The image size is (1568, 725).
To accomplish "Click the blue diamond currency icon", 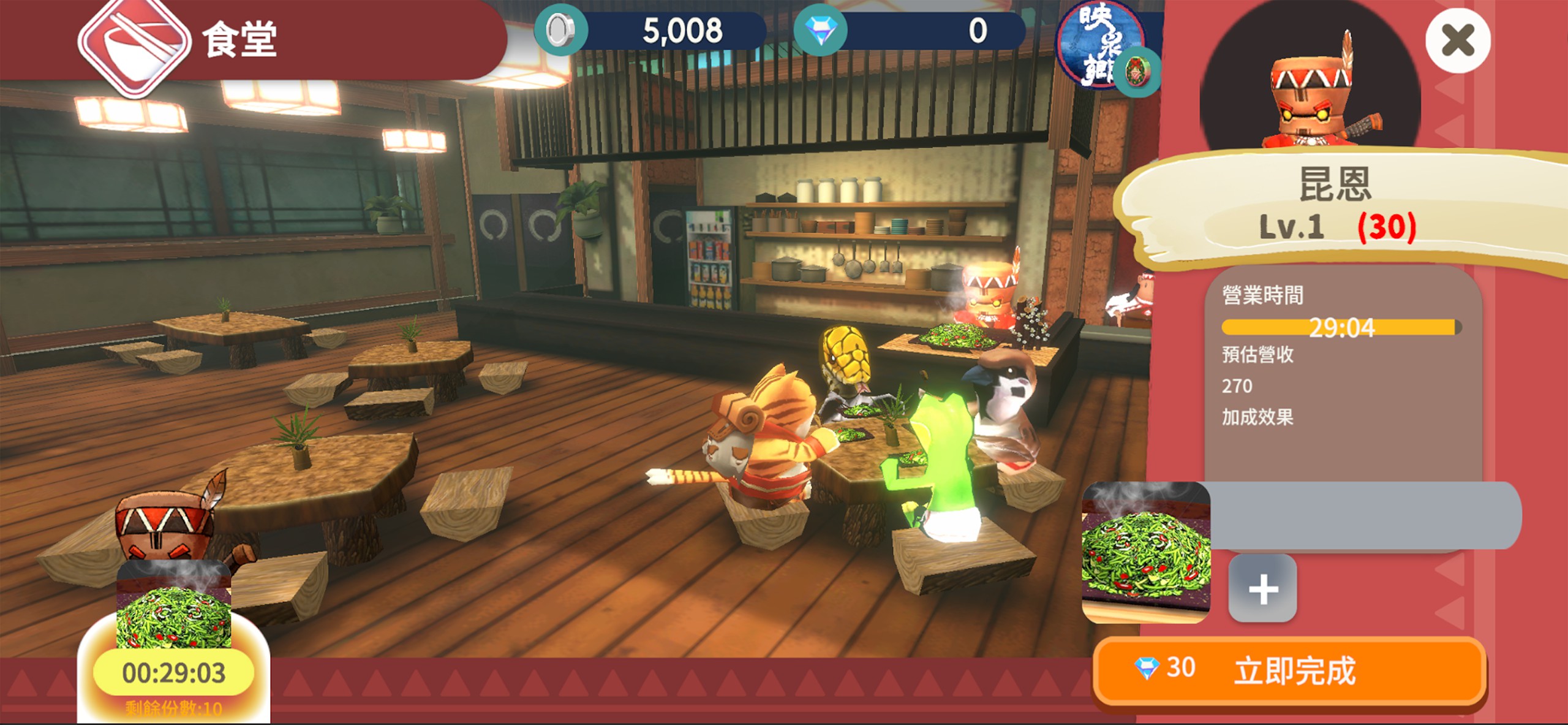I will coord(820,31).
